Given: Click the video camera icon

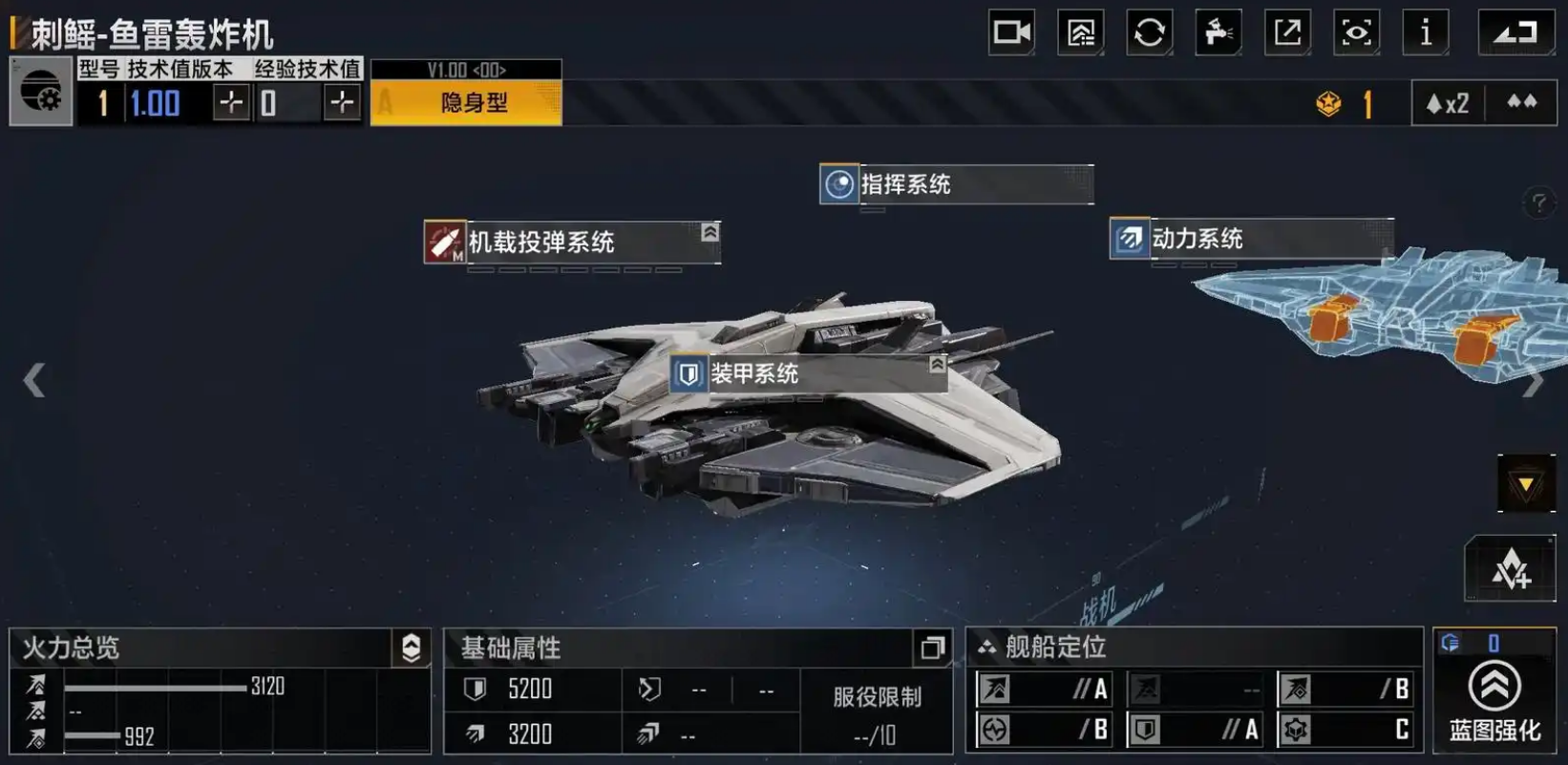Looking at the screenshot, I should point(1011,33).
